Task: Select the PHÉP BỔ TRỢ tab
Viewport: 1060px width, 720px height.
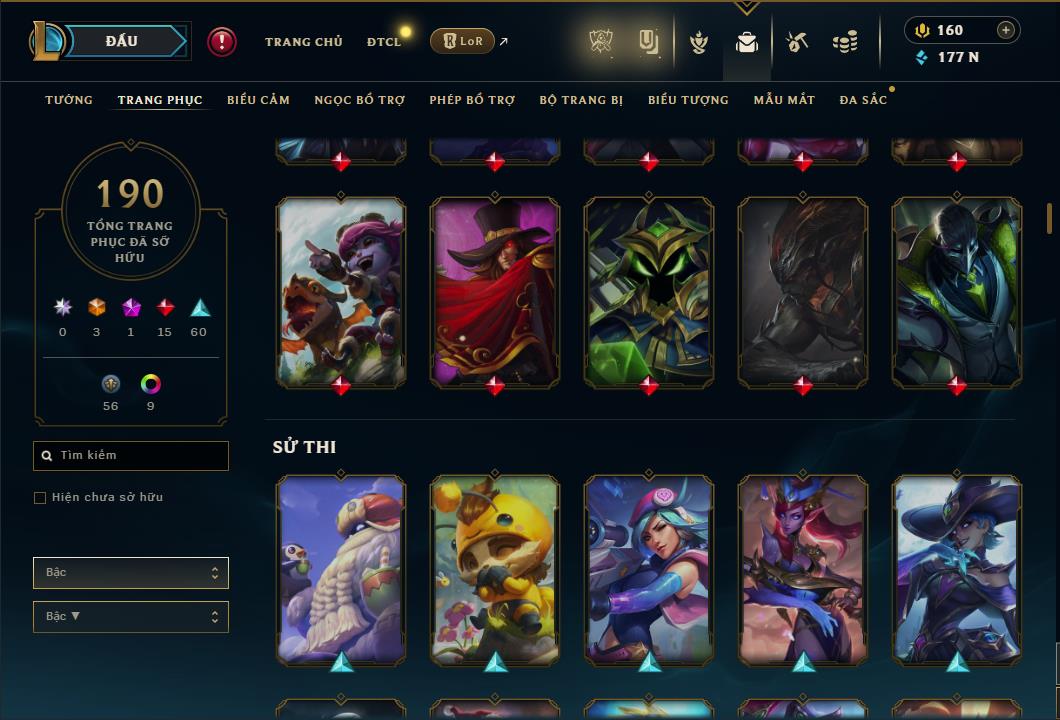Action: [472, 100]
